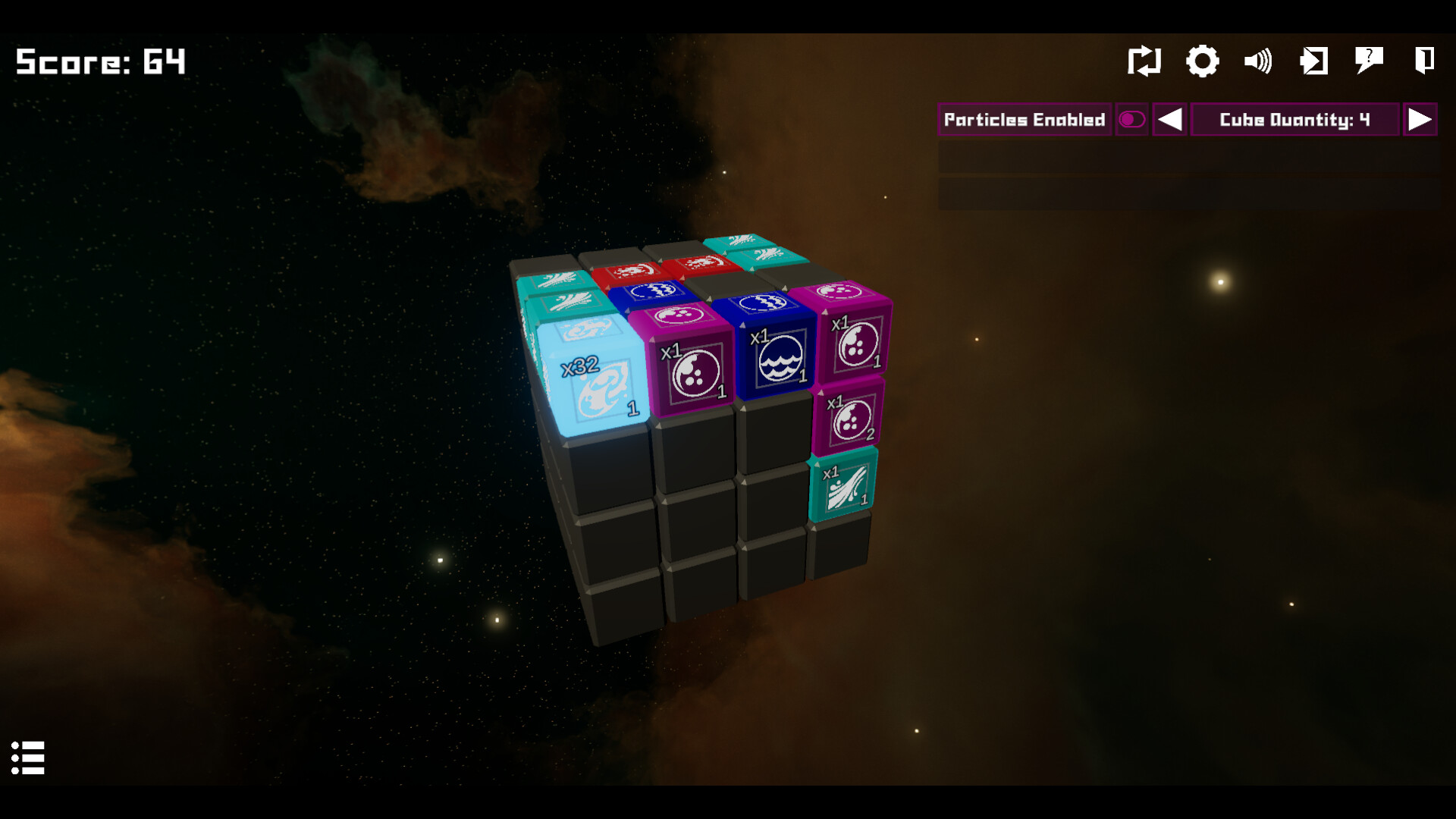Select the purple x1 cube numbered 2
This screenshot has width=1456, height=819.
tap(851, 417)
